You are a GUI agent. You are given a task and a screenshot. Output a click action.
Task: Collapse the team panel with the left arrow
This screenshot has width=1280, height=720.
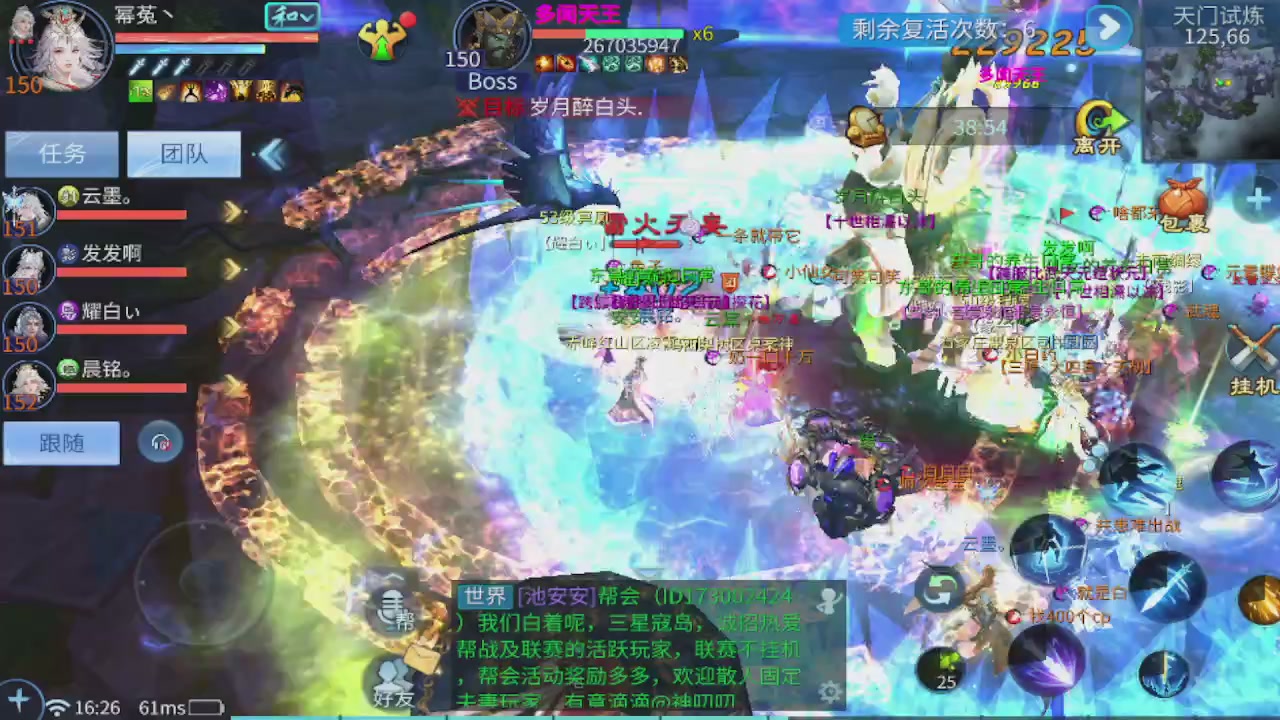(271, 152)
